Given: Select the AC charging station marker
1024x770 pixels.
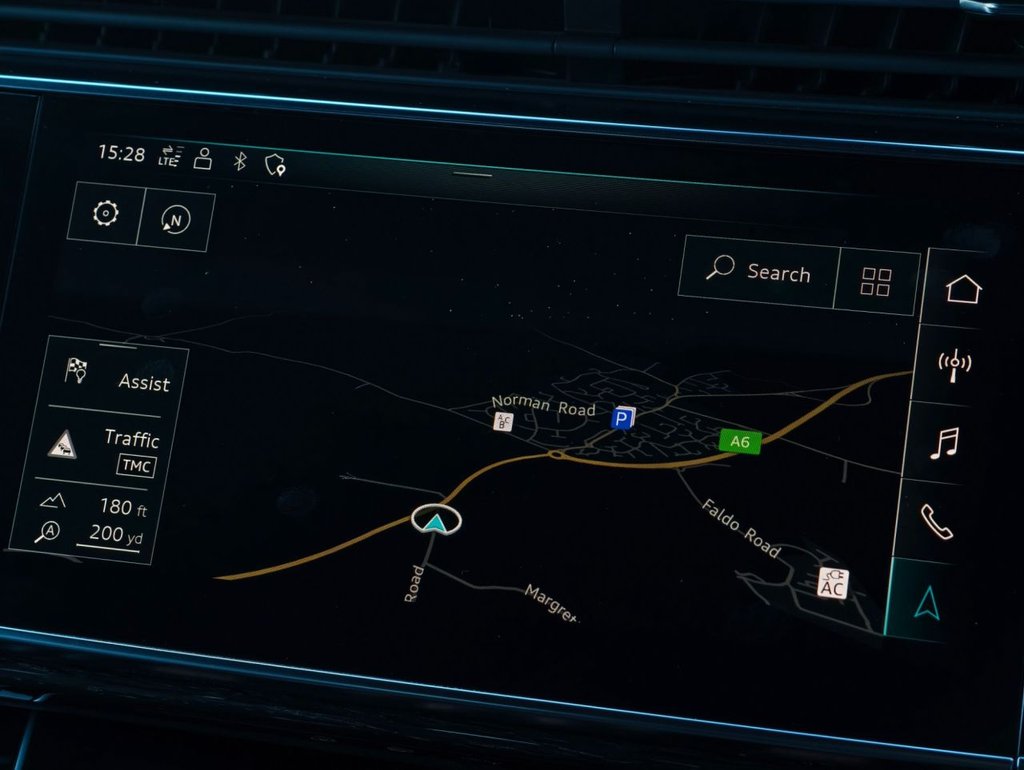Looking at the screenshot, I should coord(832,583).
